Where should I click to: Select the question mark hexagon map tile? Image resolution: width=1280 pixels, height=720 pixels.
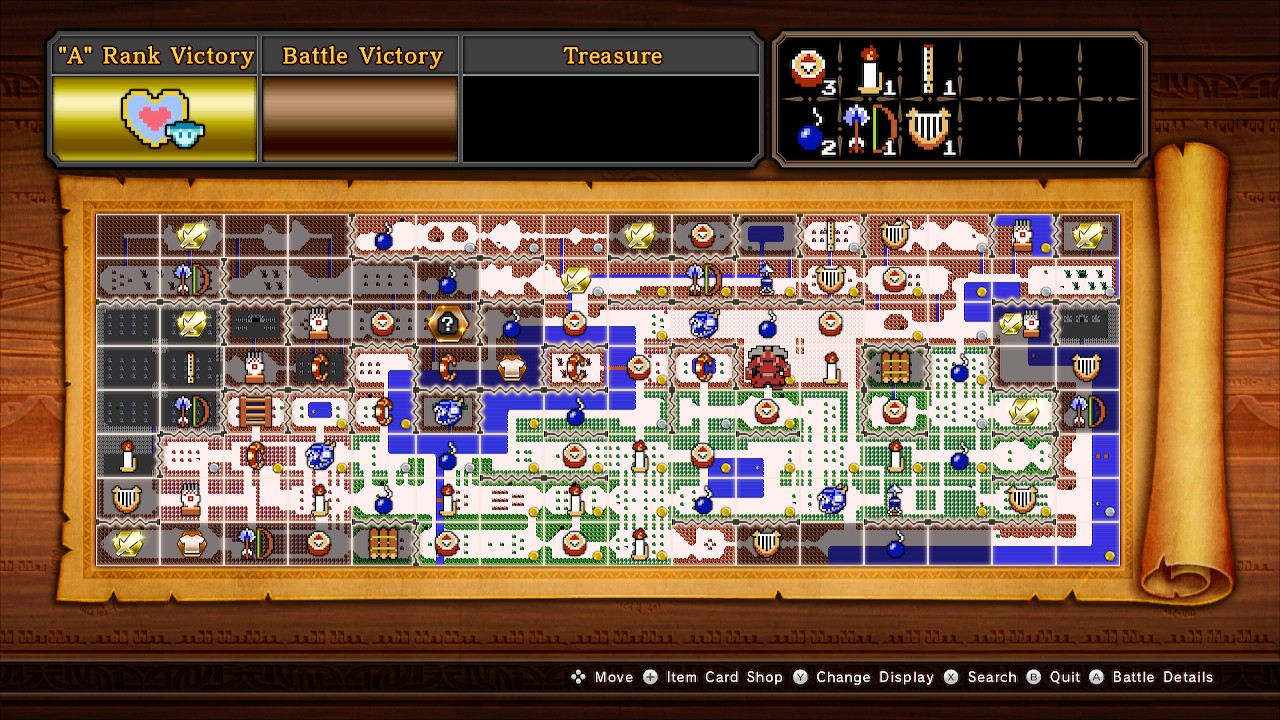click(446, 323)
